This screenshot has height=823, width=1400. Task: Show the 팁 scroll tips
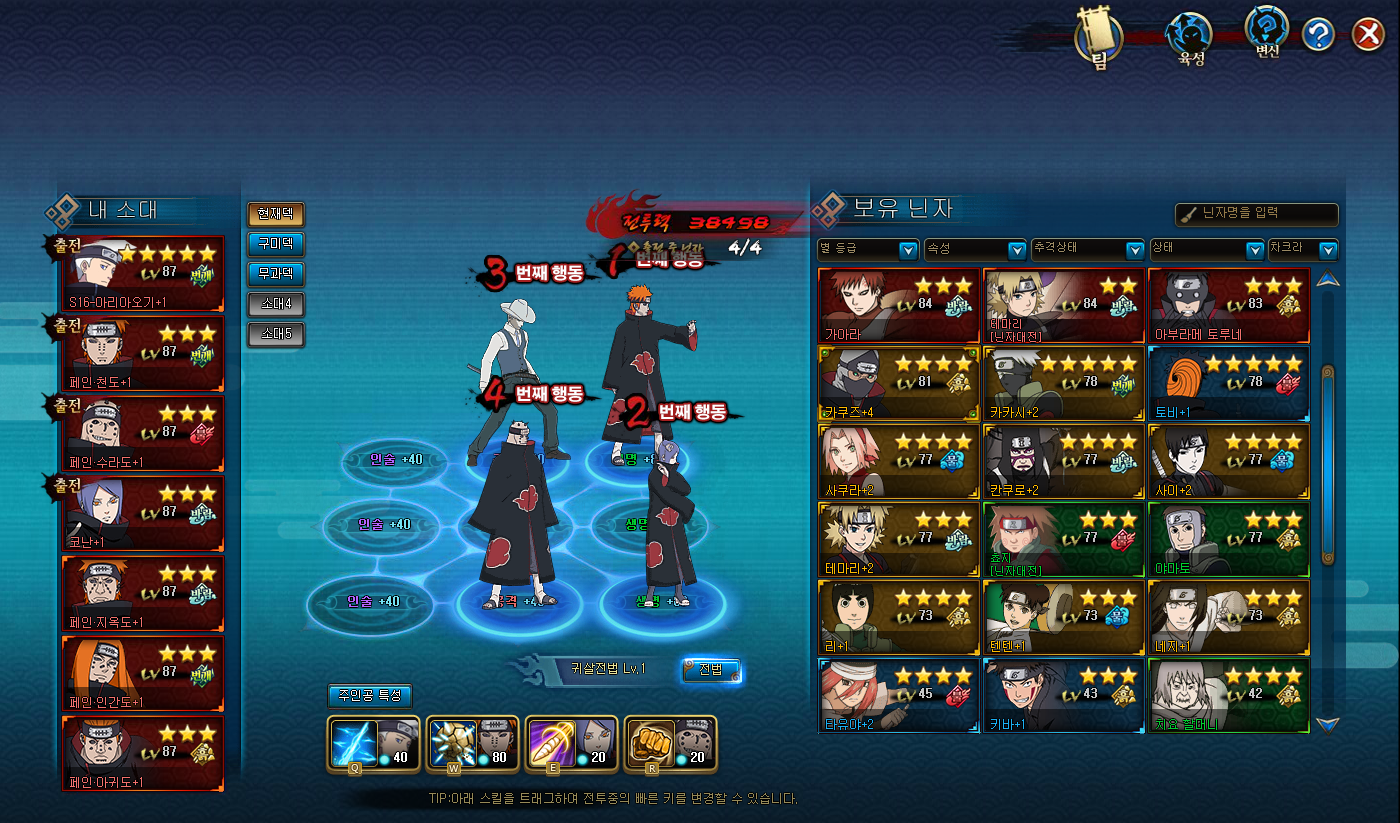click(1099, 42)
